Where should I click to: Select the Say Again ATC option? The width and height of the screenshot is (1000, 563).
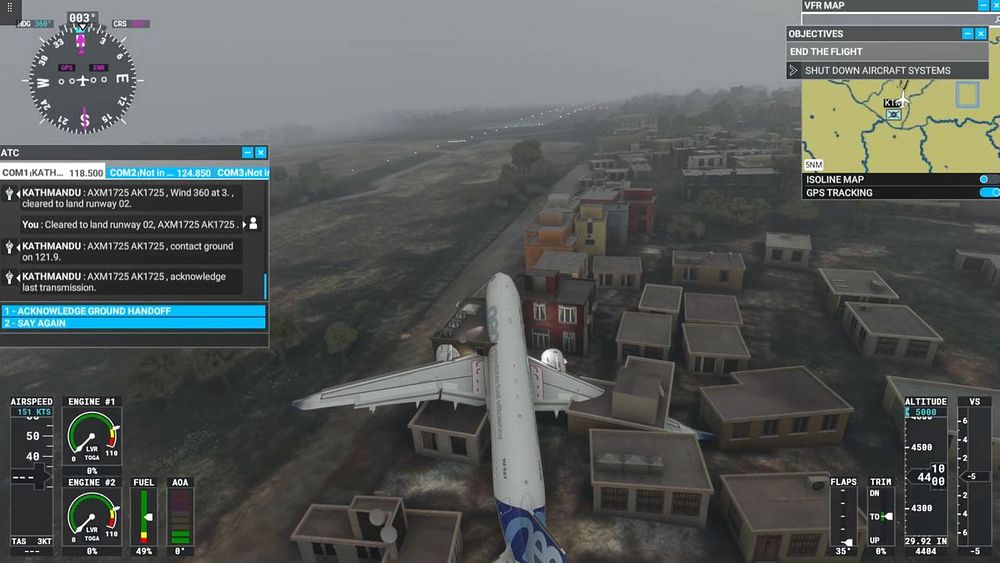coord(134,324)
